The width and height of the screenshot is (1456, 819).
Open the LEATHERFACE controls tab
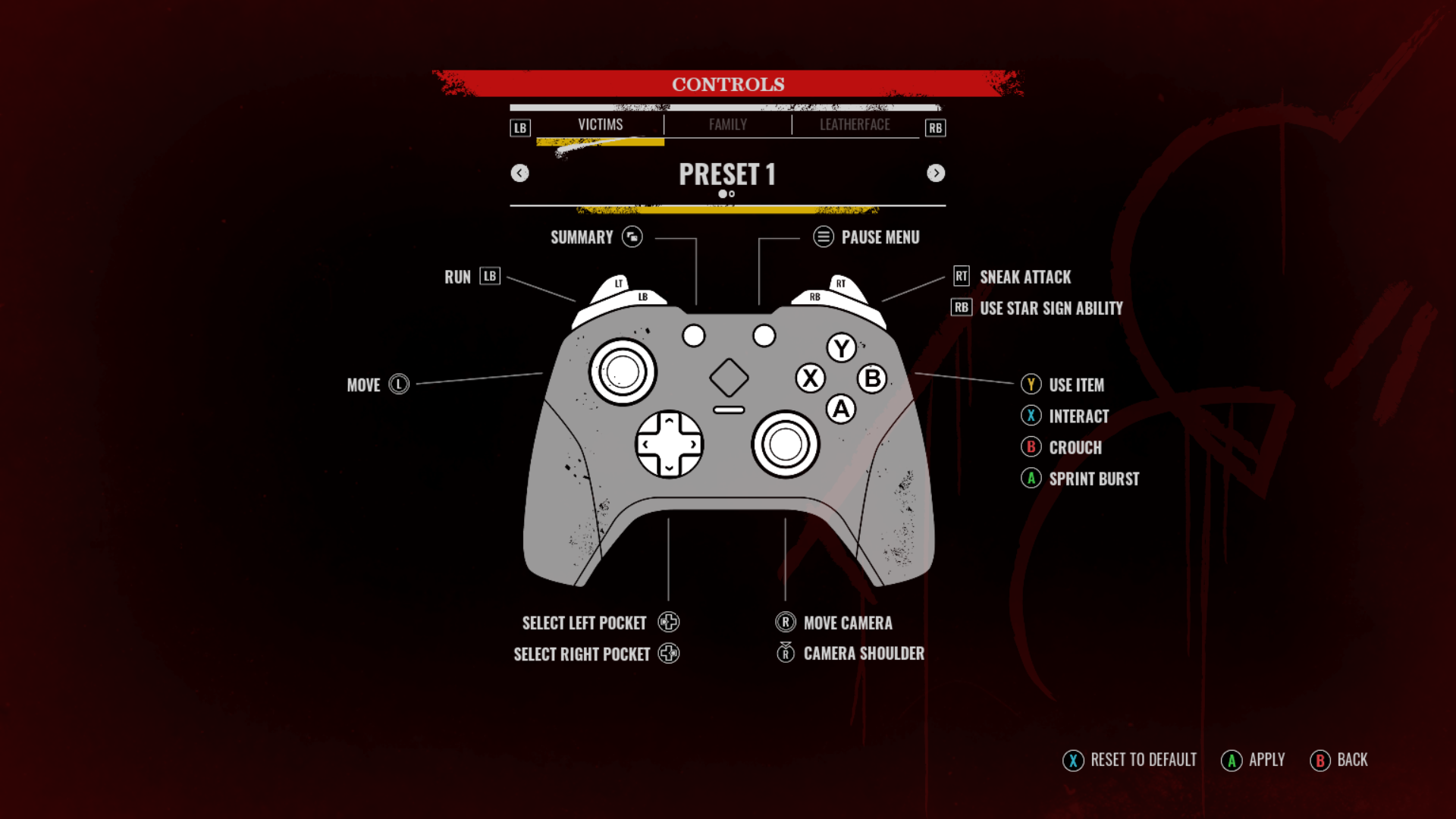point(854,124)
